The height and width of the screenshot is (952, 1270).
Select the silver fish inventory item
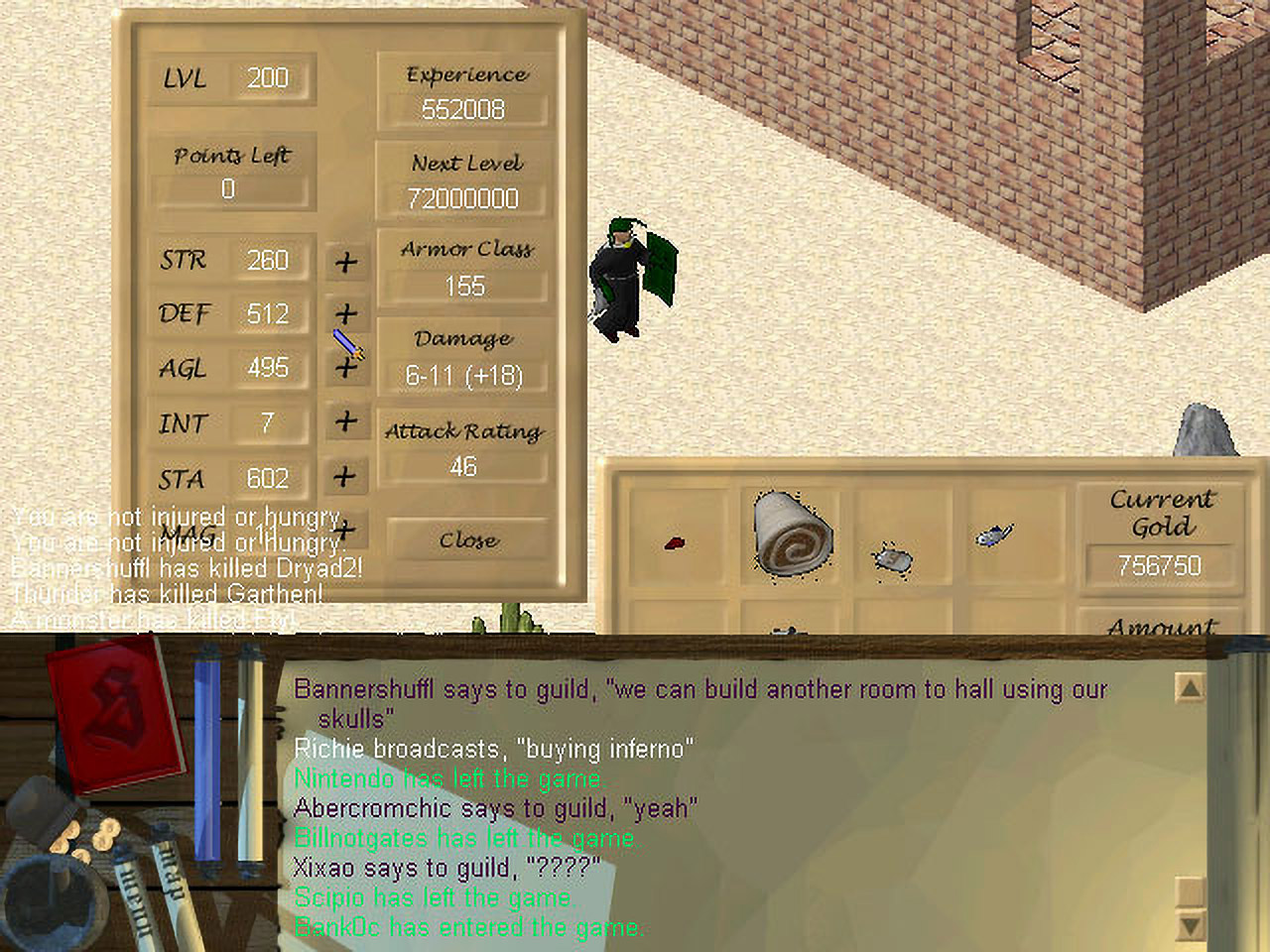(993, 536)
